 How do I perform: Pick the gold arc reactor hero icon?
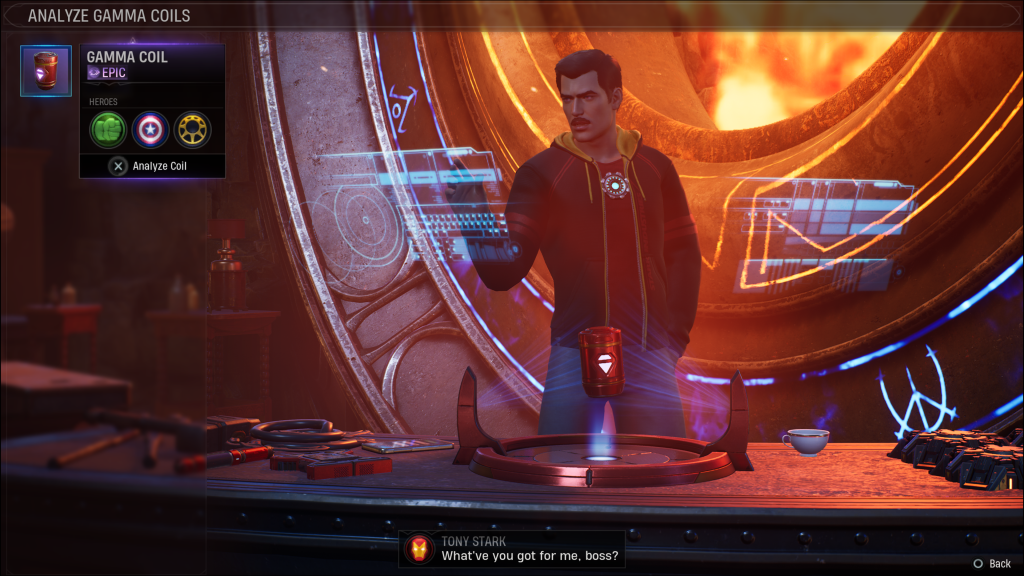pos(192,129)
